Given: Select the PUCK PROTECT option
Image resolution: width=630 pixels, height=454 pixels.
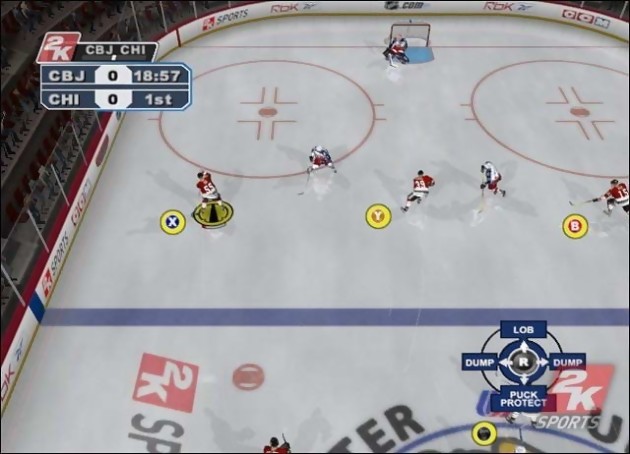Looking at the screenshot, I should pos(519,397).
